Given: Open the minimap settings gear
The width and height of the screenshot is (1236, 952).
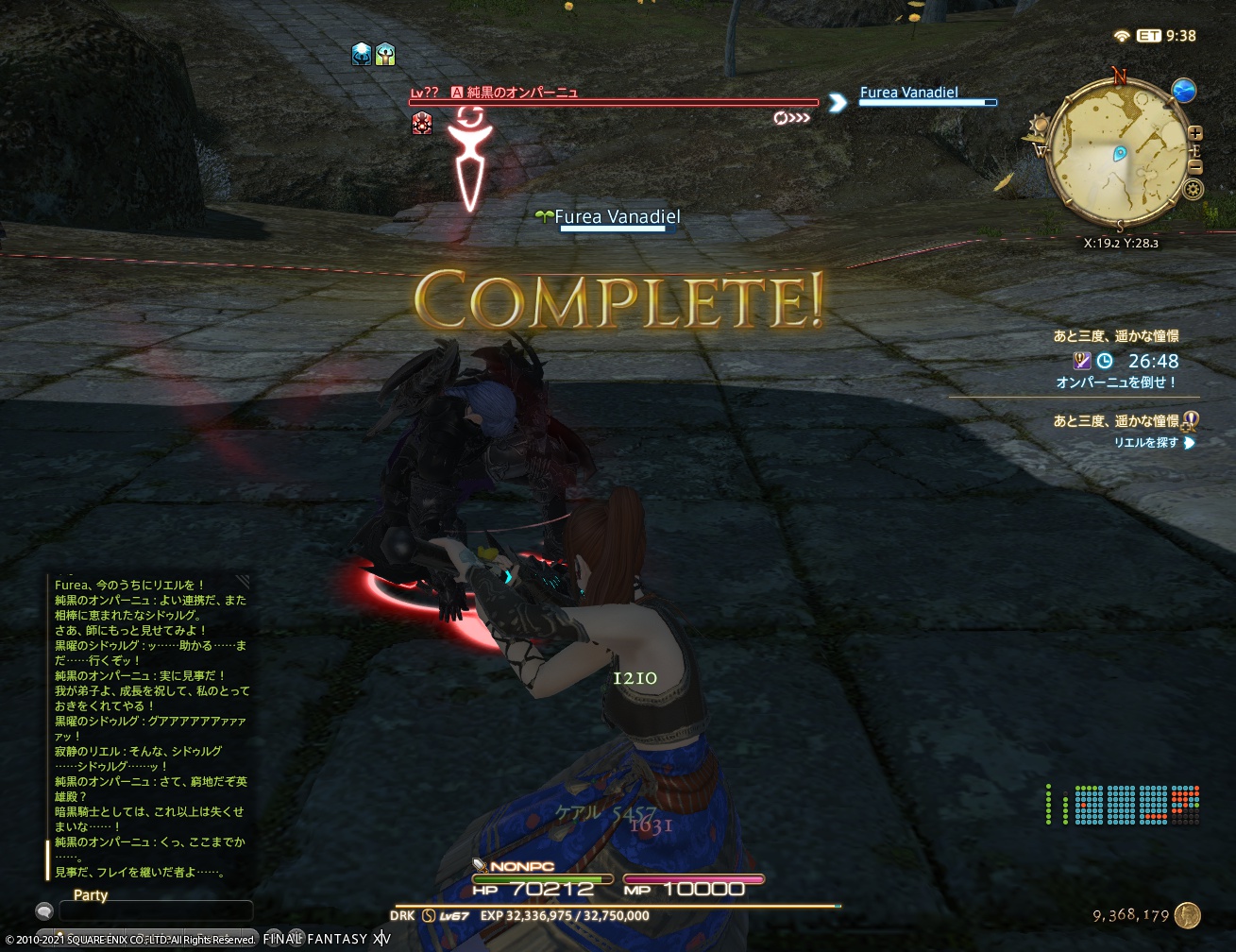Looking at the screenshot, I should (1193, 188).
